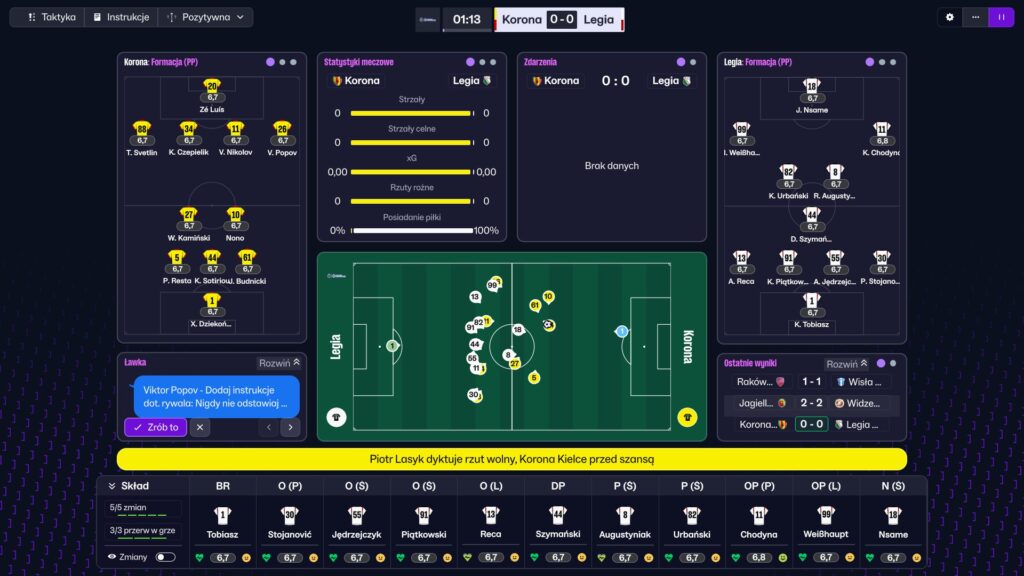1024x576 pixels.
Task: Confirm the advice with Zrób to
Action: coord(155,427)
